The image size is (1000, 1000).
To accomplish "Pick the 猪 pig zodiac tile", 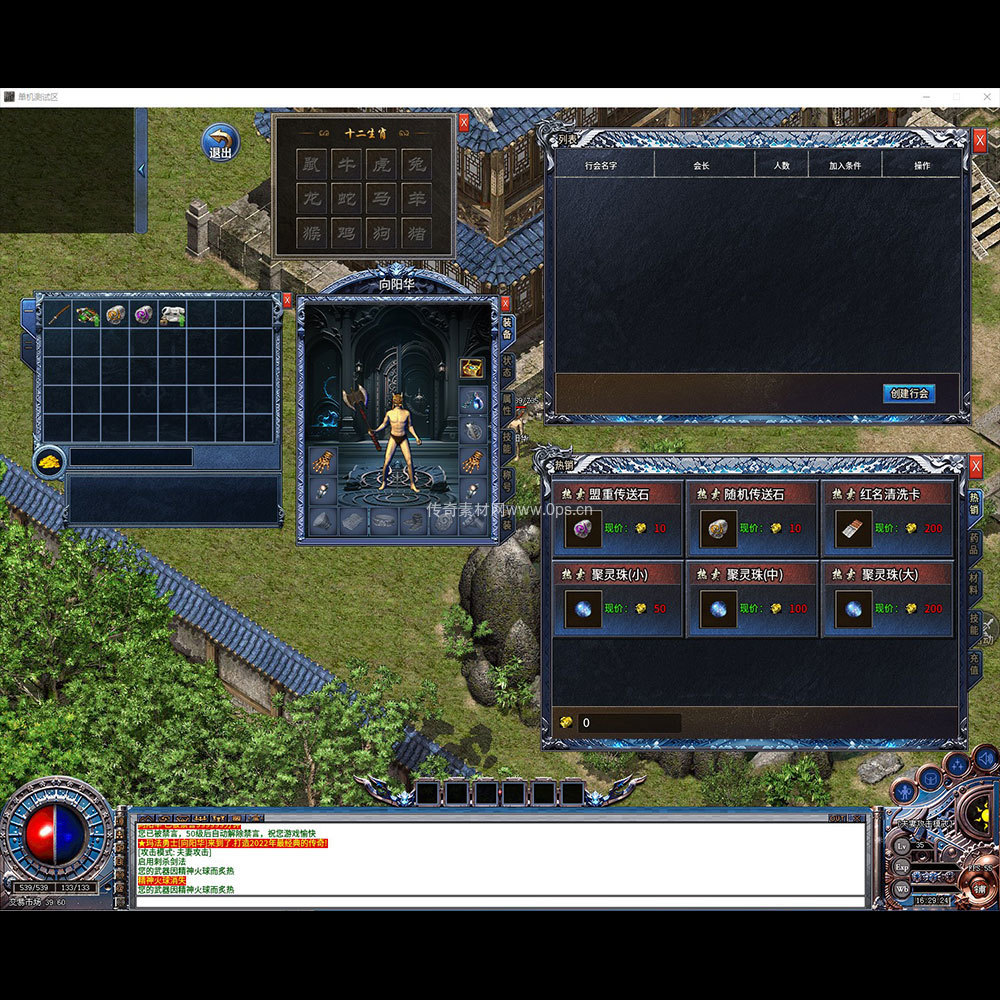I will tap(416, 233).
